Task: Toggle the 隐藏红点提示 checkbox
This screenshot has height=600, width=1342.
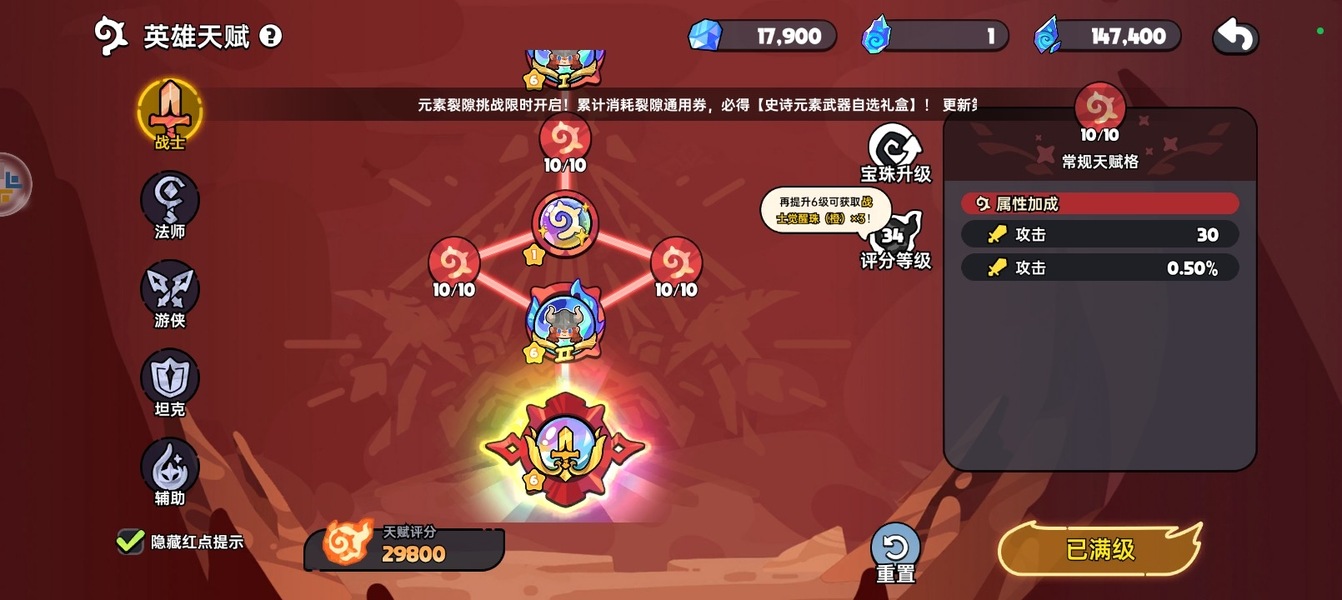Action: (x=130, y=542)
